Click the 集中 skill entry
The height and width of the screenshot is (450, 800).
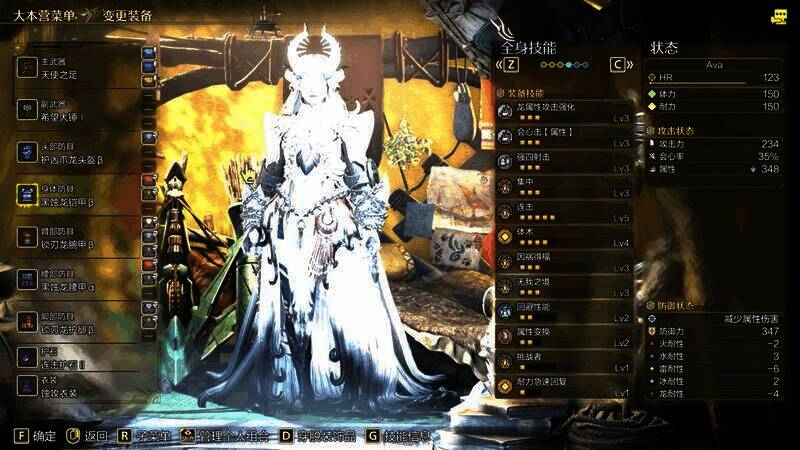tap(565, 187)
